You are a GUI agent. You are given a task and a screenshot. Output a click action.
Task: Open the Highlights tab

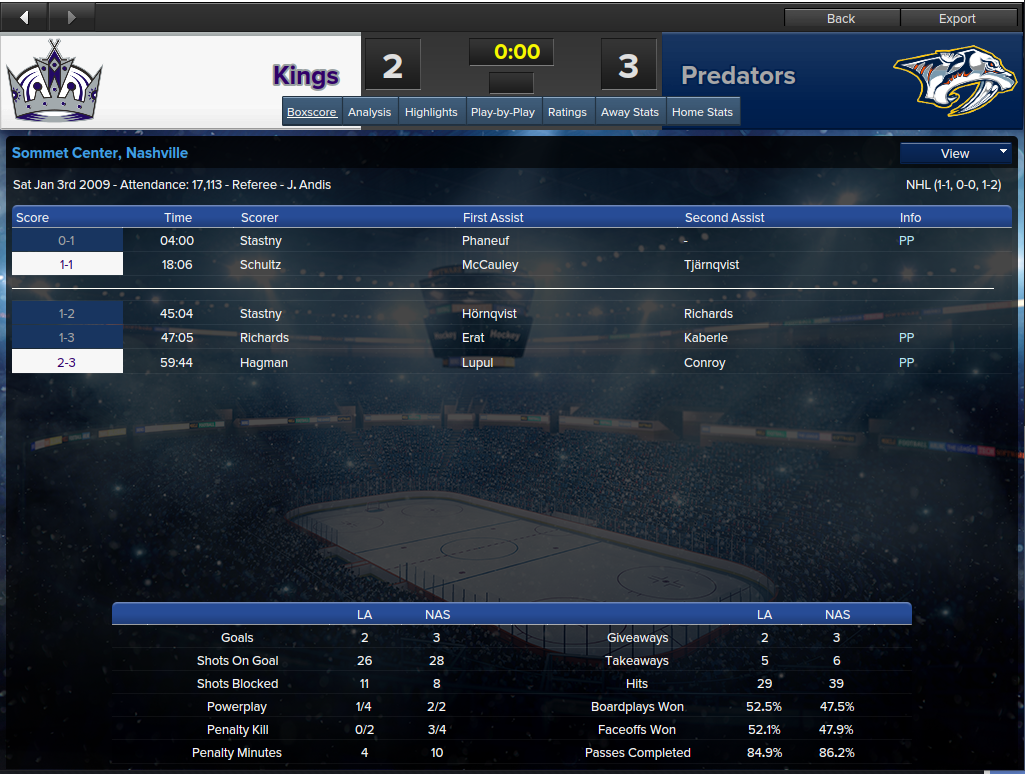pyautogui.click(x=431, y=112)
